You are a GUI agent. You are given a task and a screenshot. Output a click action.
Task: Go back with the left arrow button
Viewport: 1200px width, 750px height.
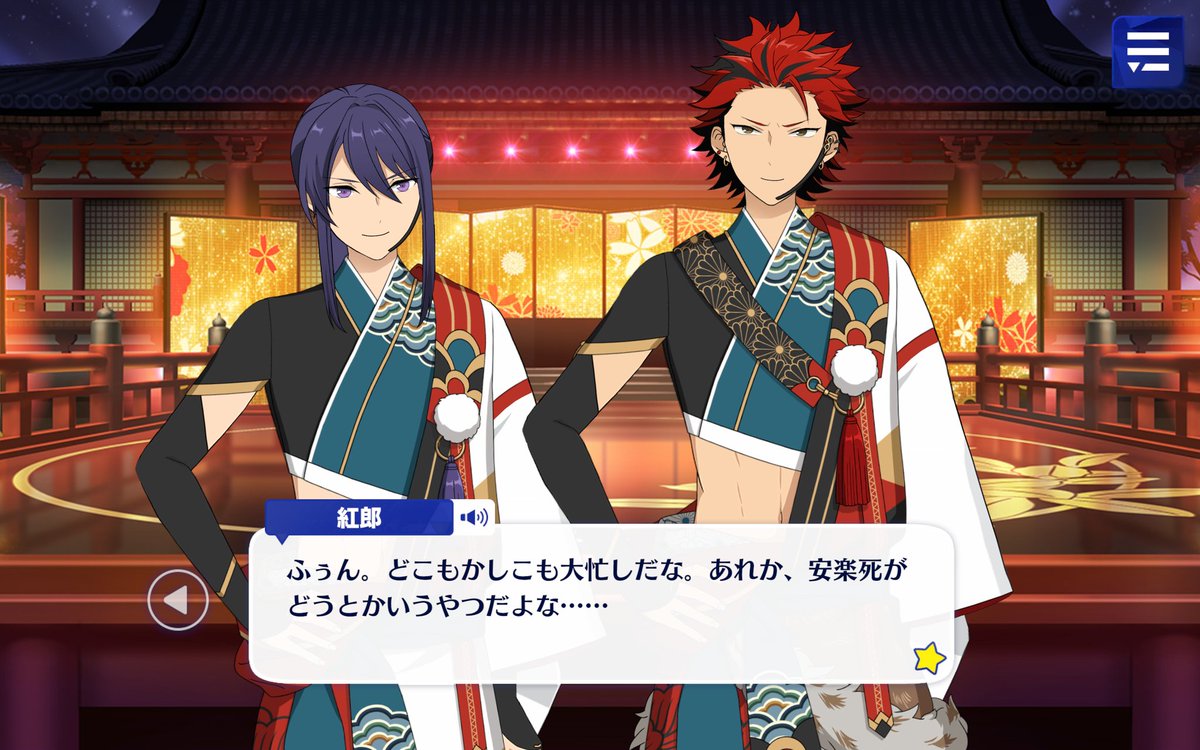click(x=178, y=600)
